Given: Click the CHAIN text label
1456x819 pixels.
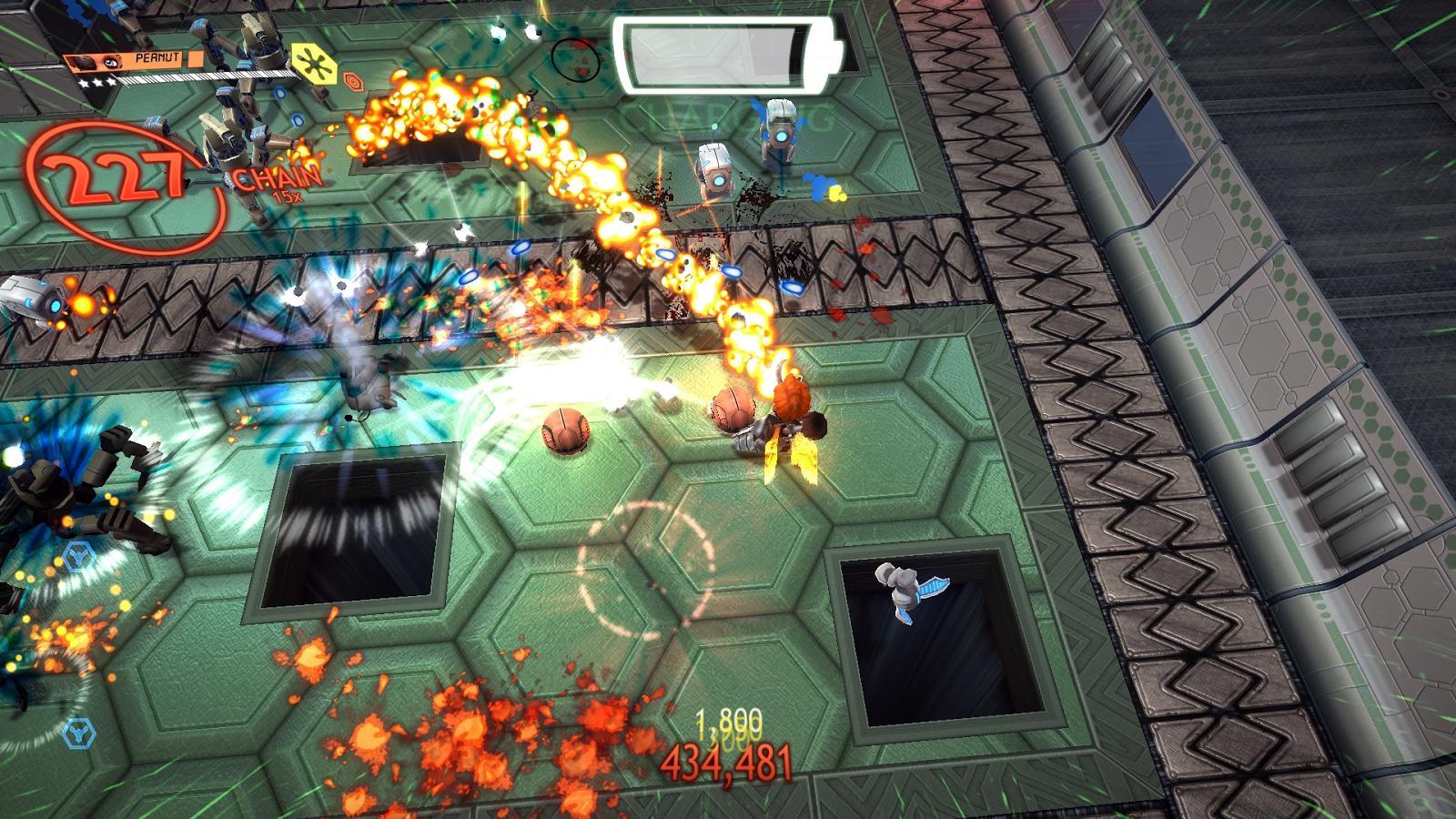Looking at the screenshot, I should tap(275, 176).
